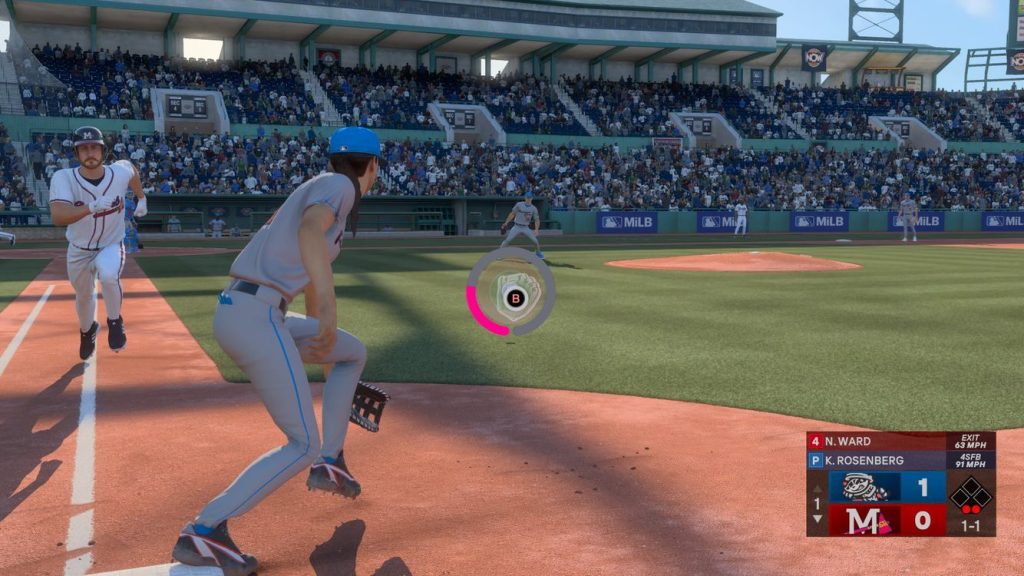Select the N. Ward batter row
Viewport: 1024px width, 576px height.
876,441
